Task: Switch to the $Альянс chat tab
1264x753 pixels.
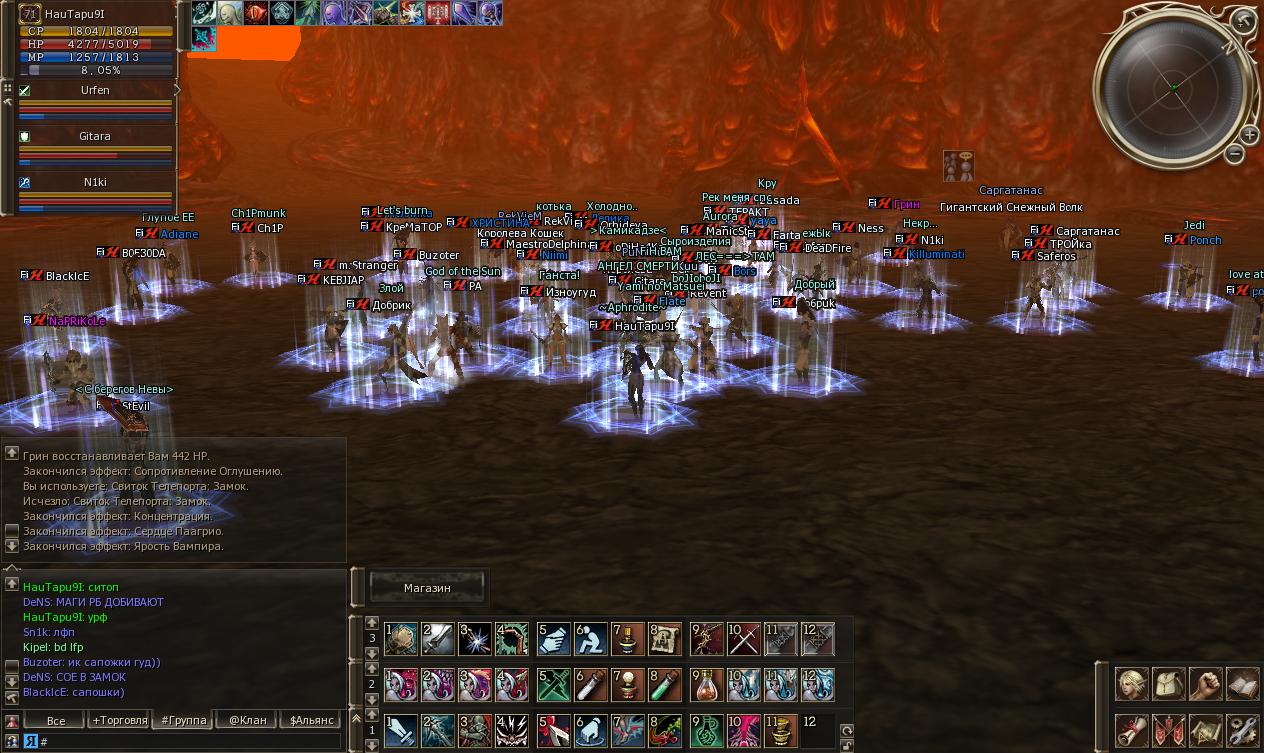Action: click(x=311, y=720)
